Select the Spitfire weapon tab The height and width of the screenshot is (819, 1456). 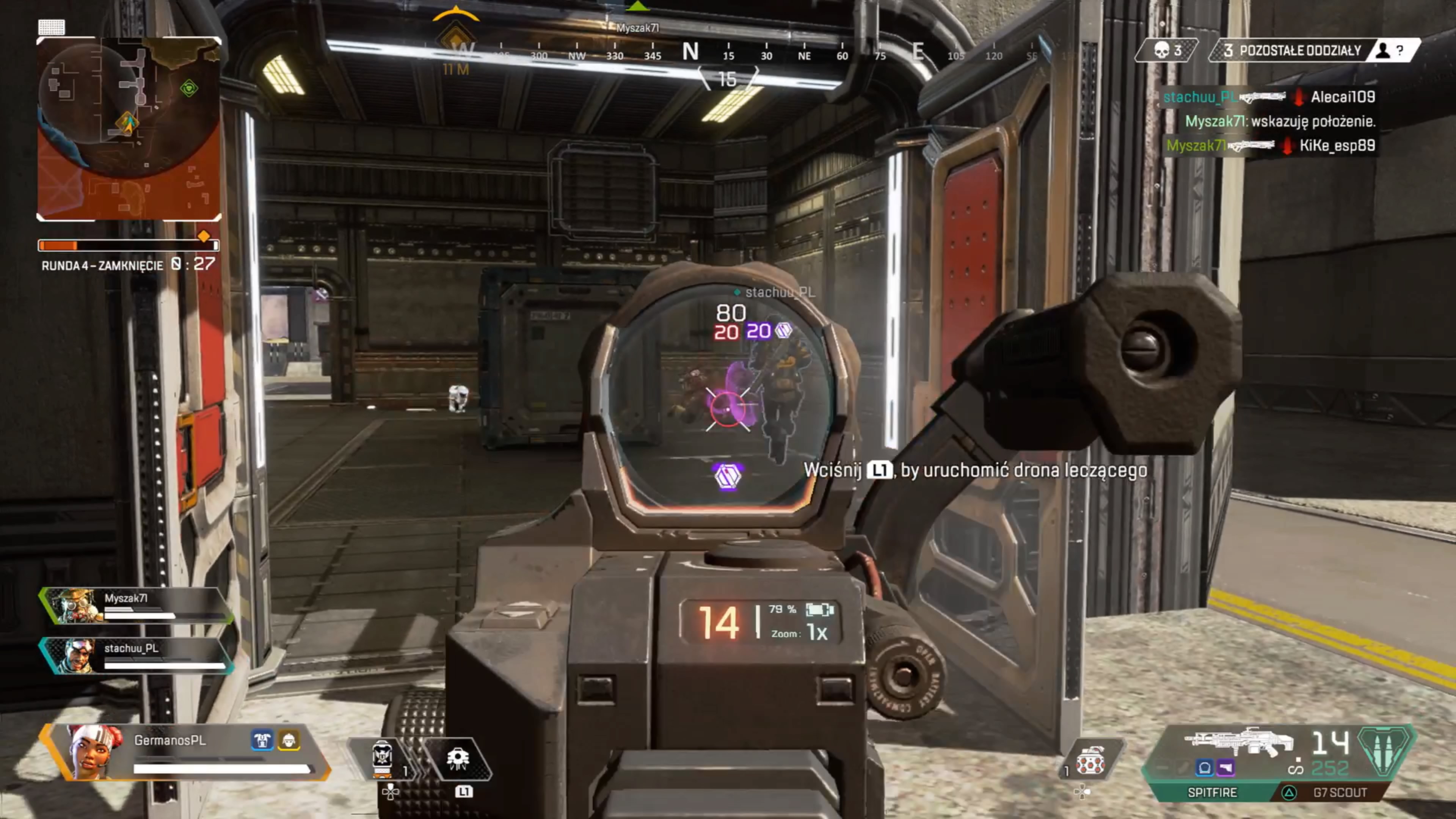1212,792
